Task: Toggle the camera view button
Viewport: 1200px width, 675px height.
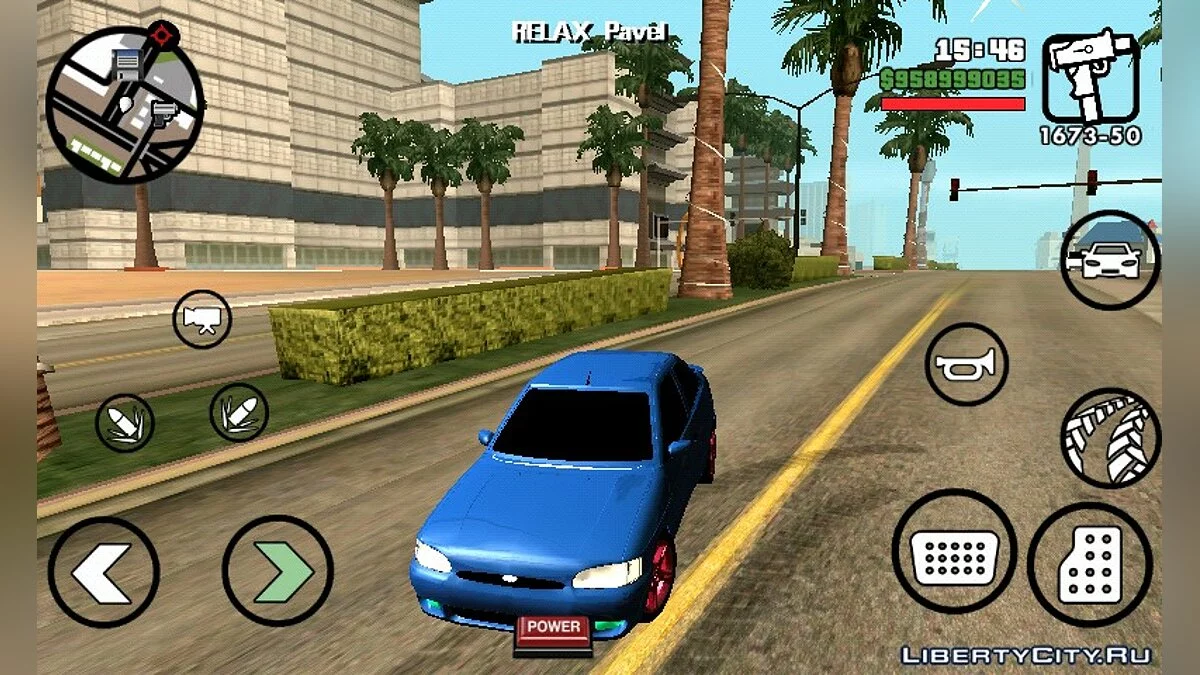Action: 202,319
